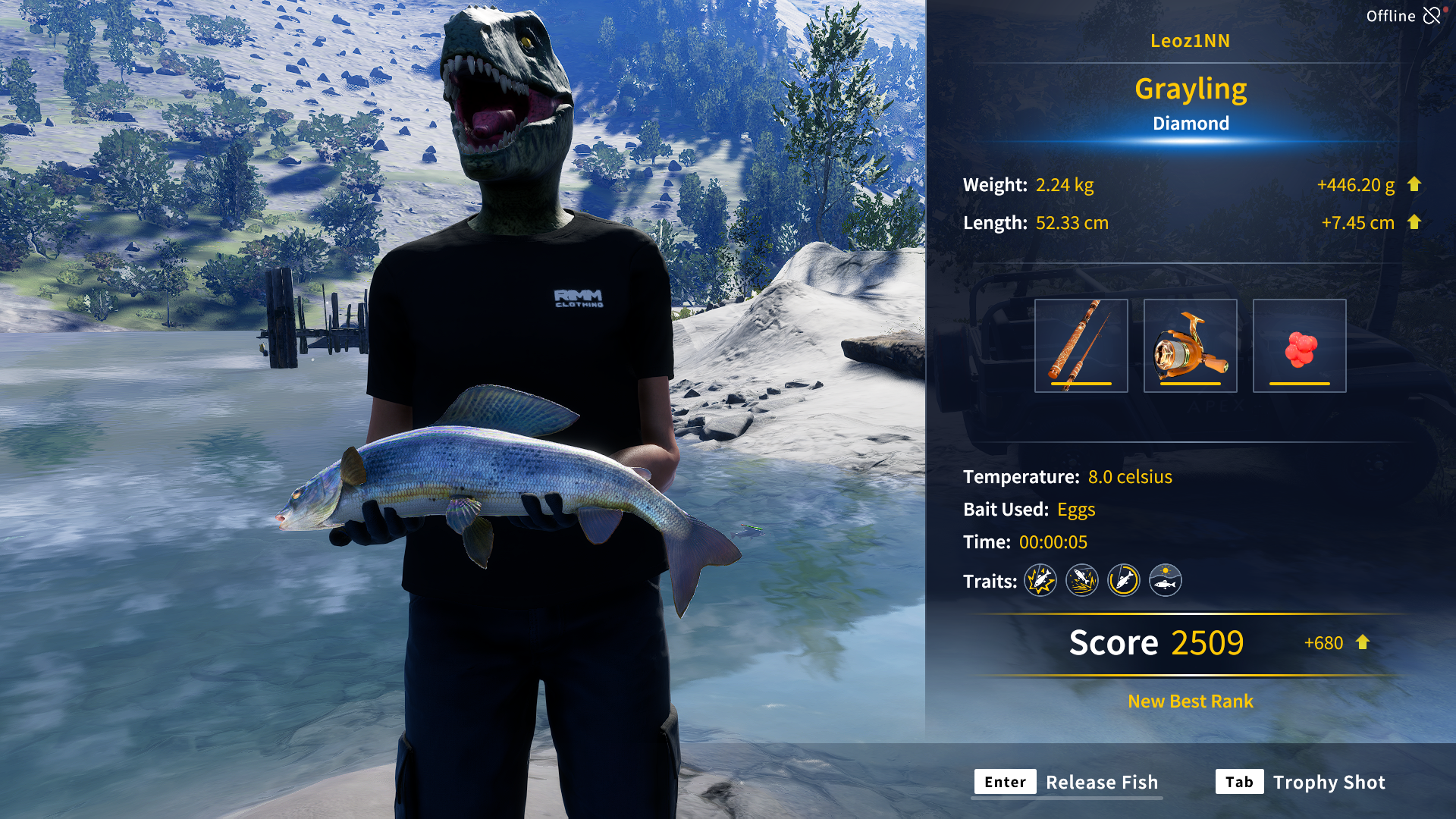Screen dimensions: 1456x819
Task: Inspect the fish-in-yellow-circle trait icon
Action: tap(1123, 581)
